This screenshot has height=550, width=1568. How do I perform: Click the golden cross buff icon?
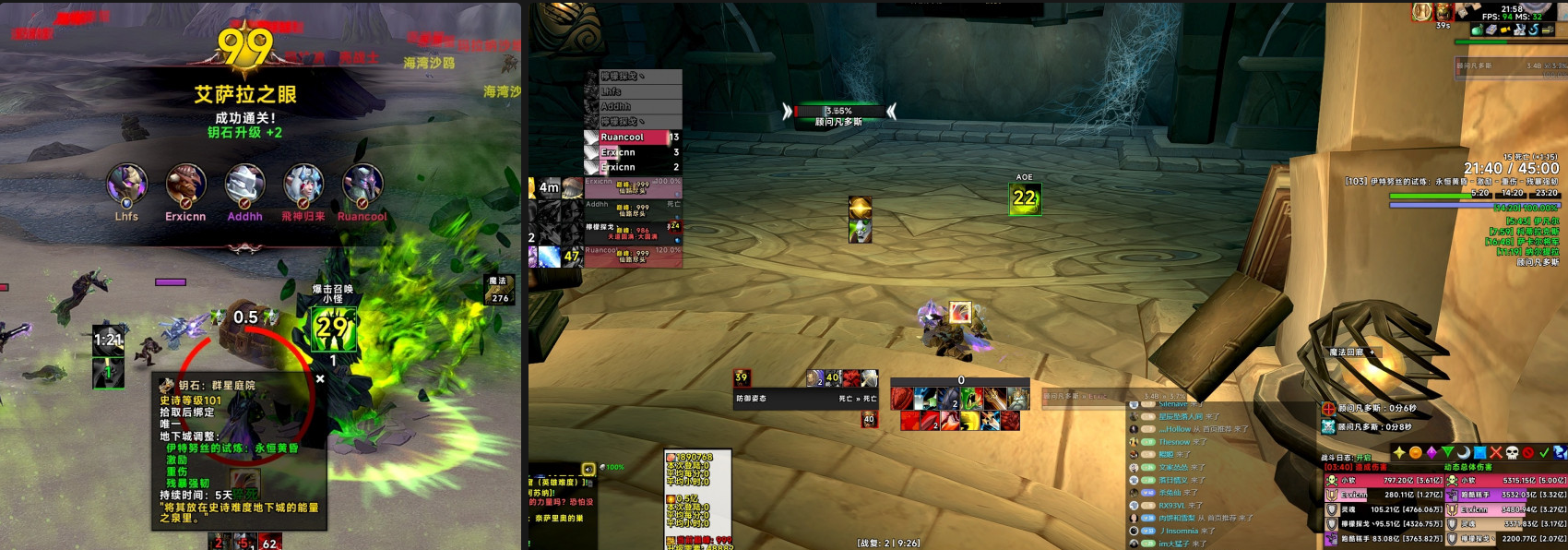click(861, 206)
